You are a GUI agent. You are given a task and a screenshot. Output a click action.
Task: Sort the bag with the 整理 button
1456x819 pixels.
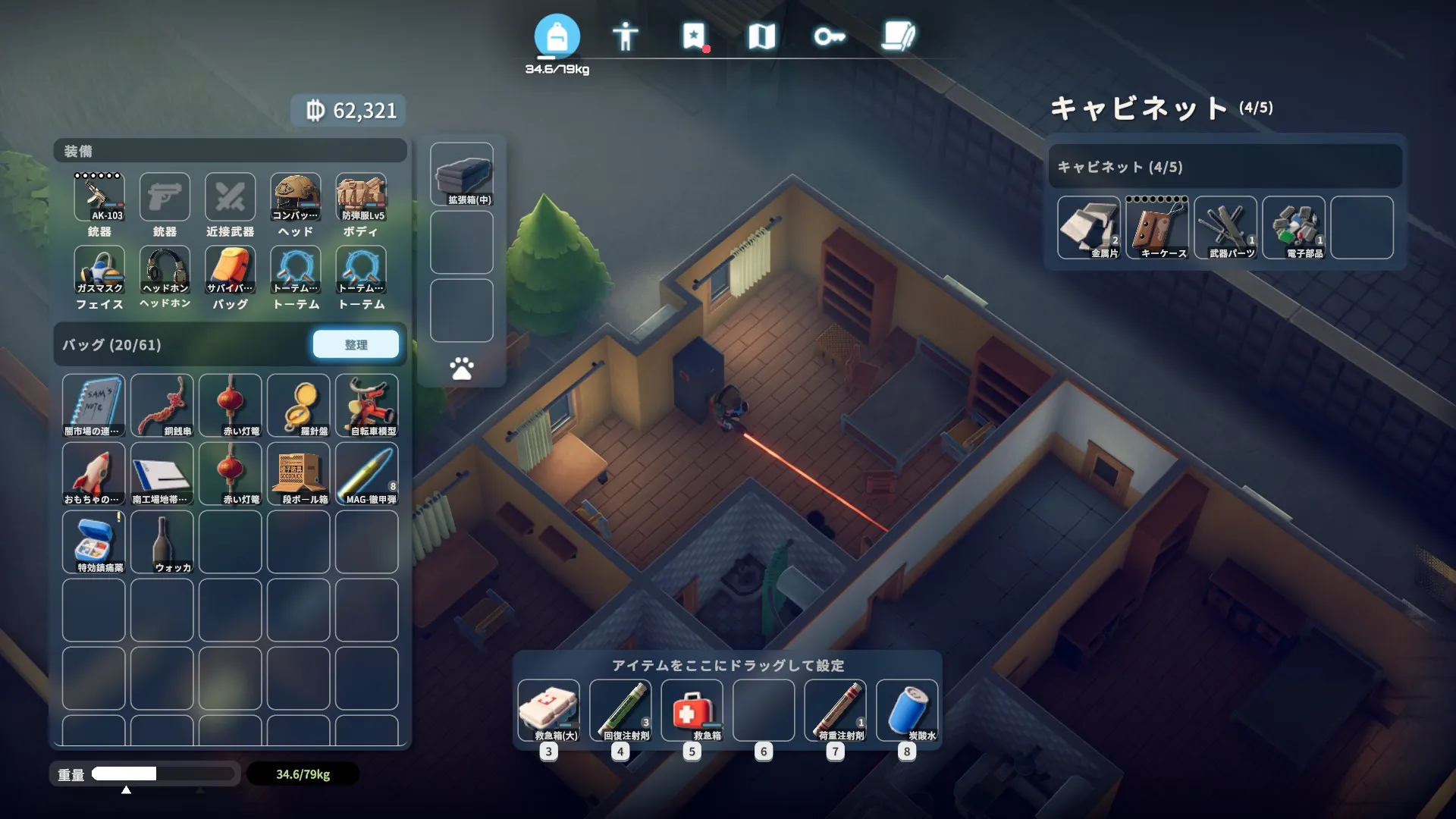[356, 344]
